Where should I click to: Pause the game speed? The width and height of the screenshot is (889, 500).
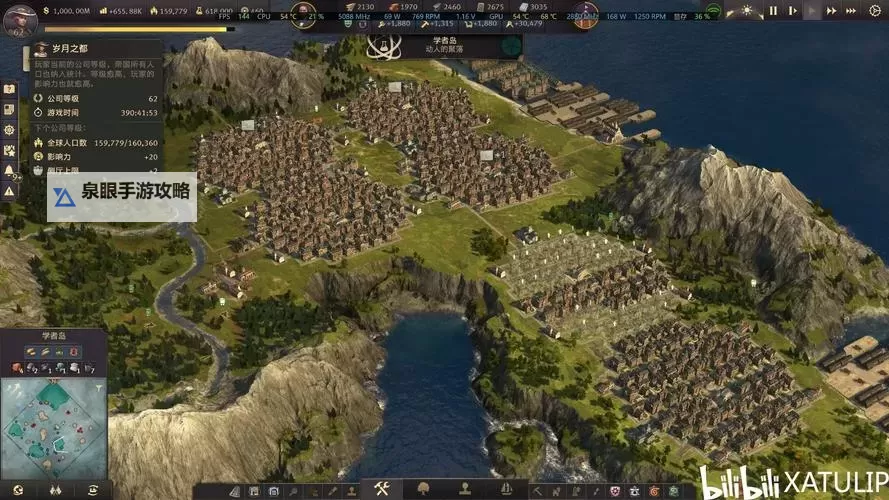pos(772,11)
